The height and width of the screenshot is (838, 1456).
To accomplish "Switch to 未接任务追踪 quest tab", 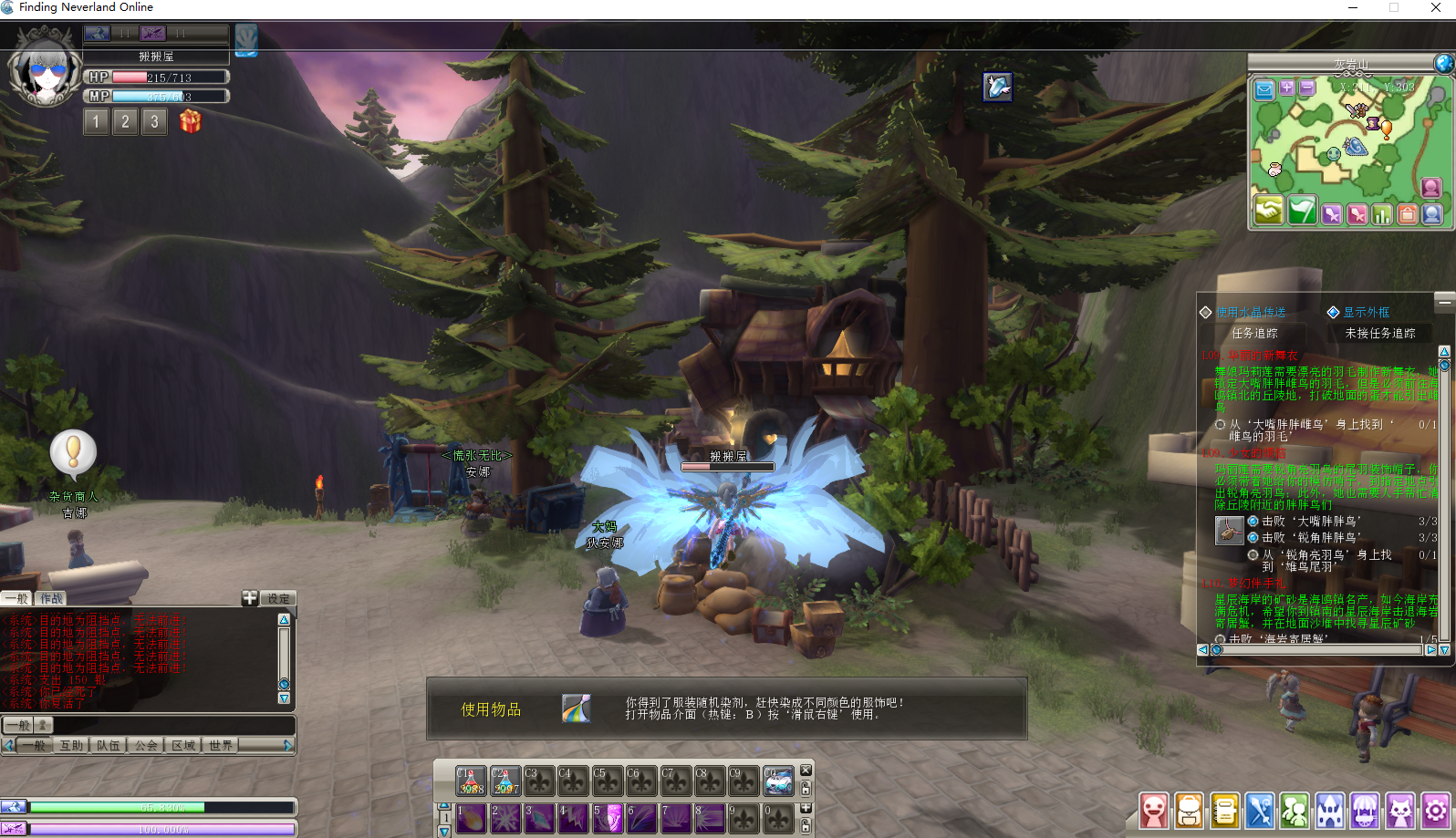I will pos(1380,333).
